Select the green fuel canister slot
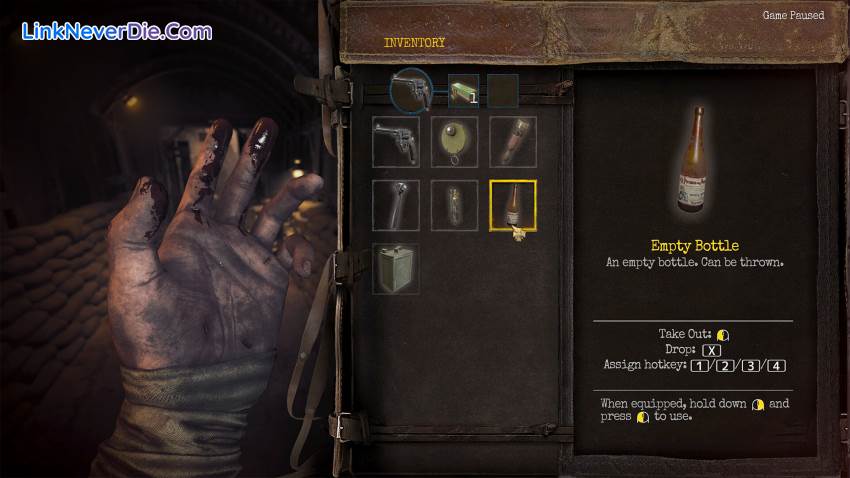 [397, 268]
